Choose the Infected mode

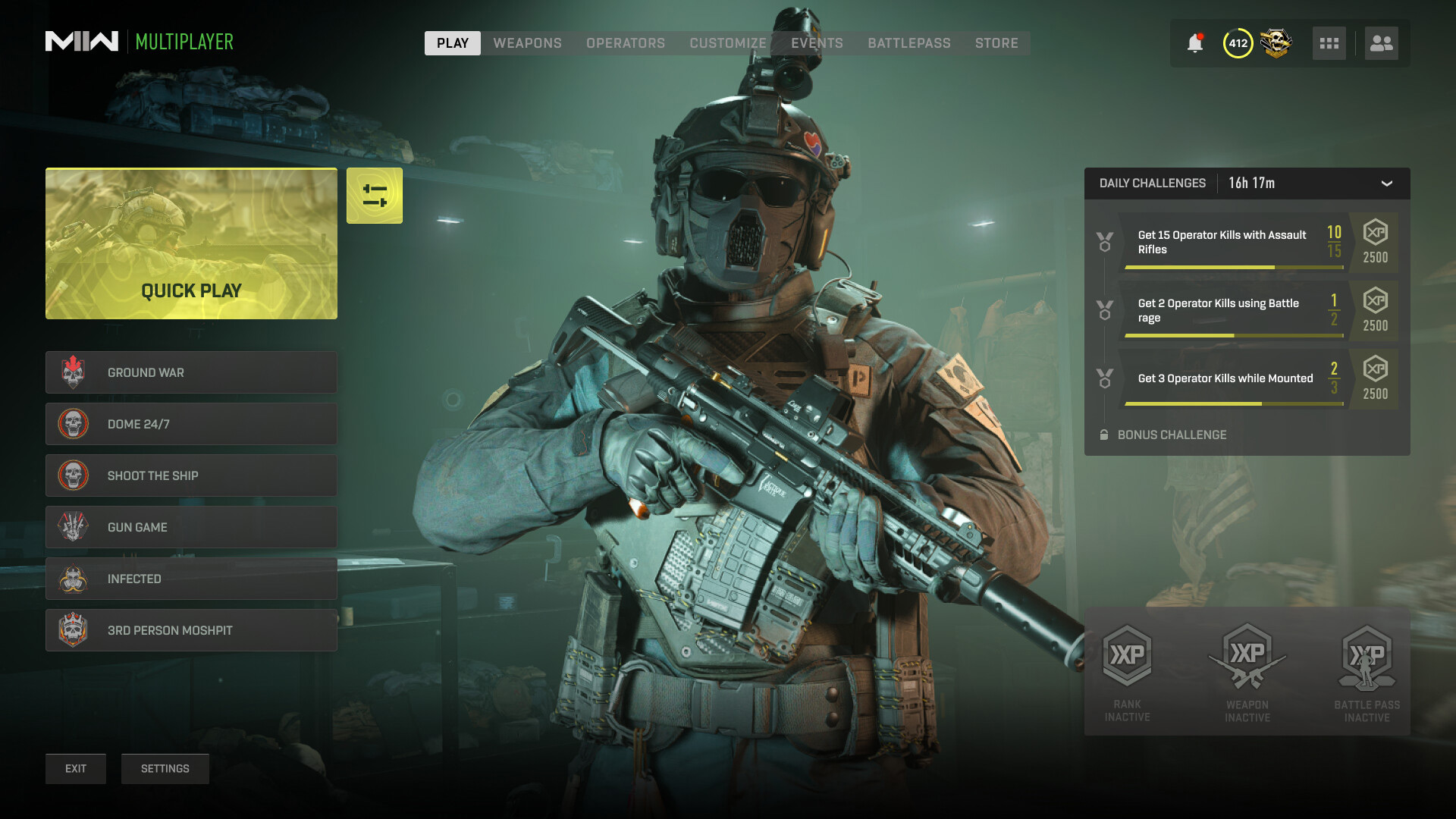191,579
